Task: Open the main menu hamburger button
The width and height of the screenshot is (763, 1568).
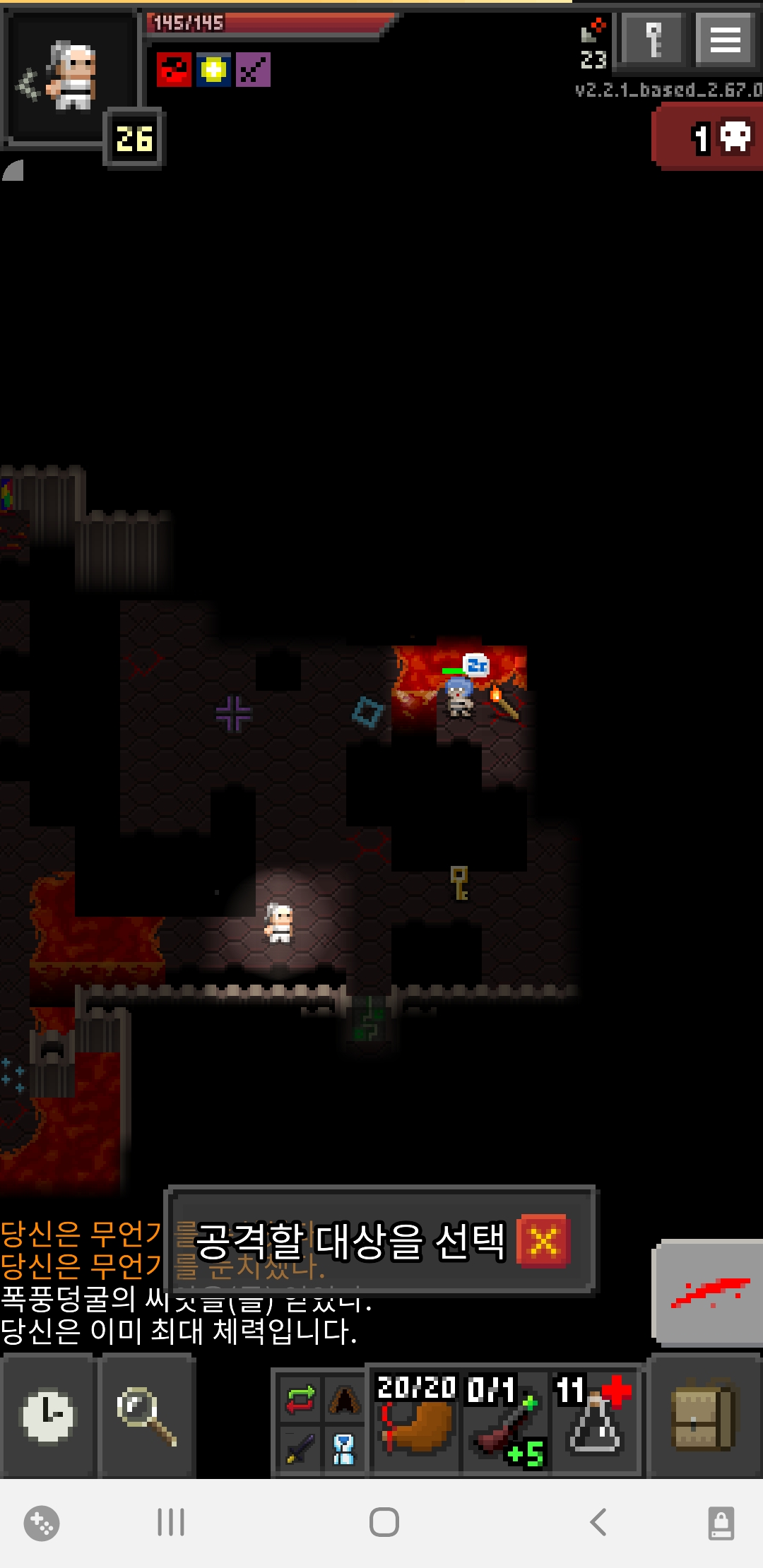Action: [x=725, y=40]
